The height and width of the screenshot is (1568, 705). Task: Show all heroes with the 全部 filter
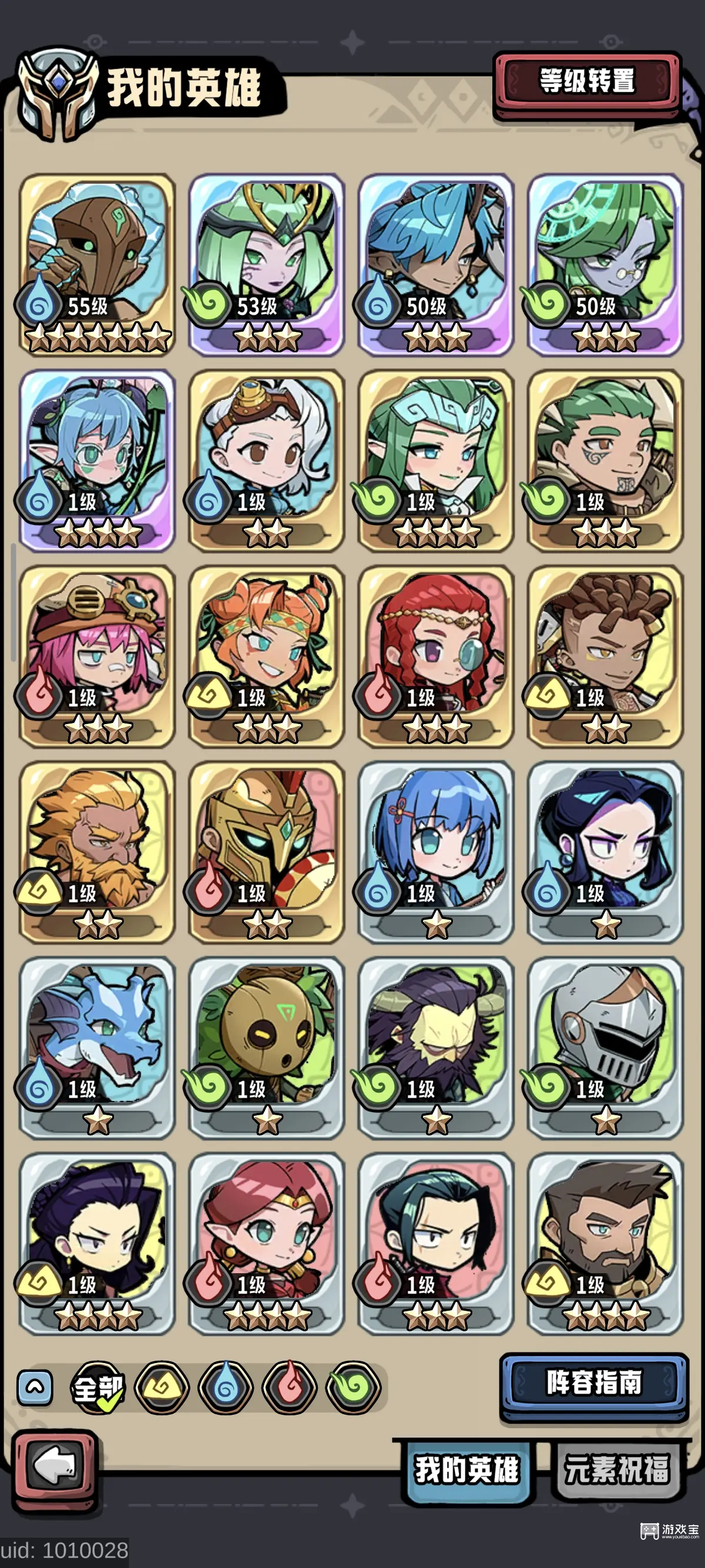coord(98,1388)
